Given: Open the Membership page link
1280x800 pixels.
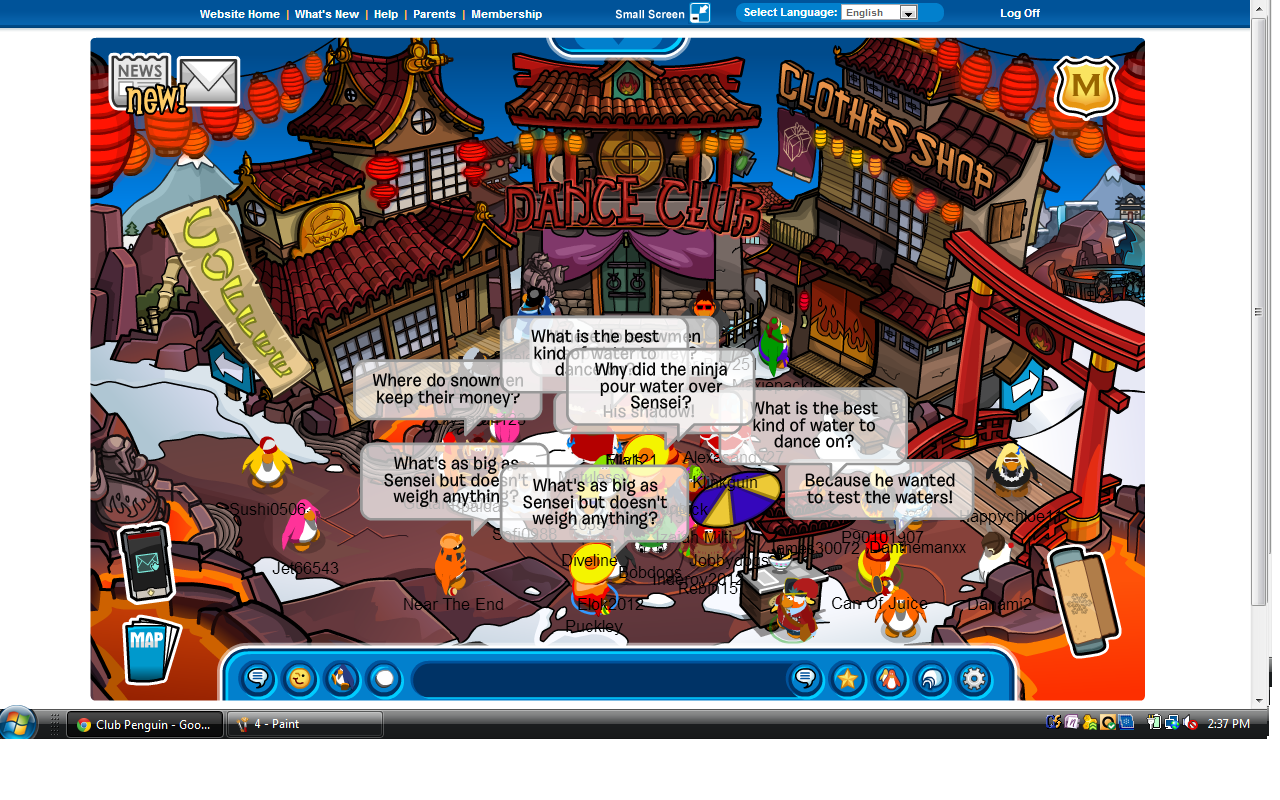Looking at the screenshot, I should coord(506,14).
